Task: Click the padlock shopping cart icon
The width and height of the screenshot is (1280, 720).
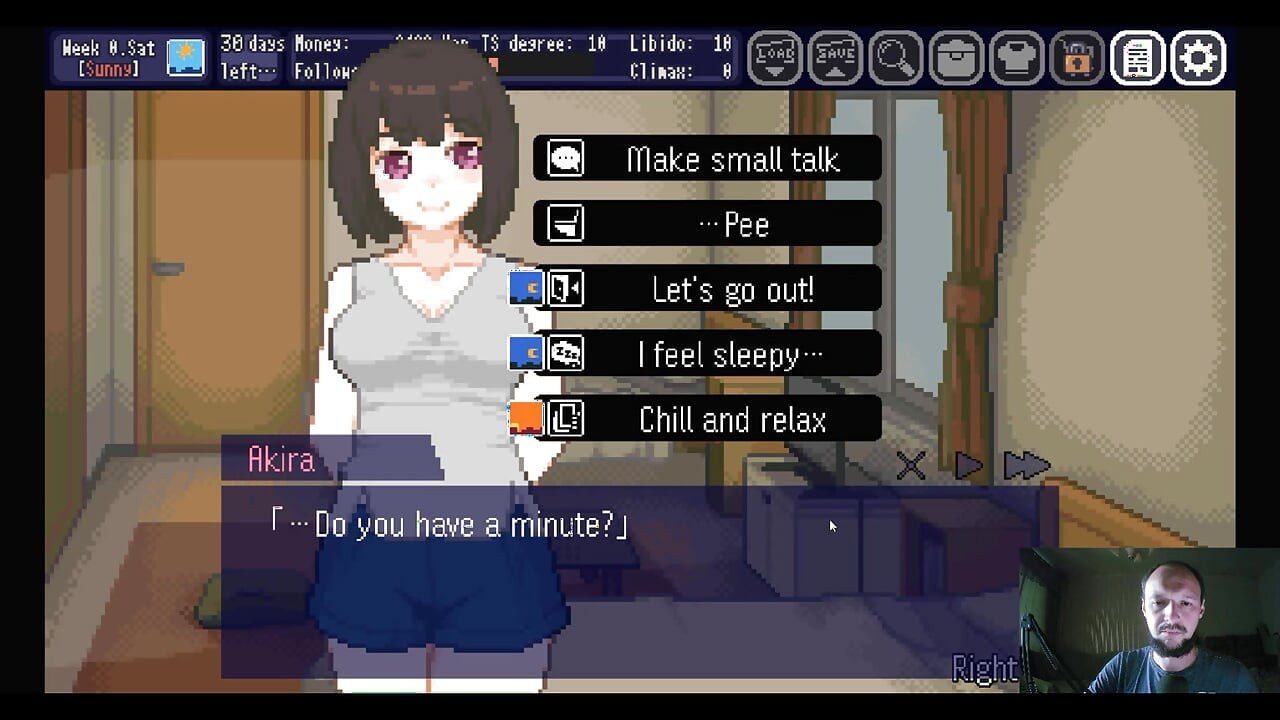Action: click(x=1076, y=58)
